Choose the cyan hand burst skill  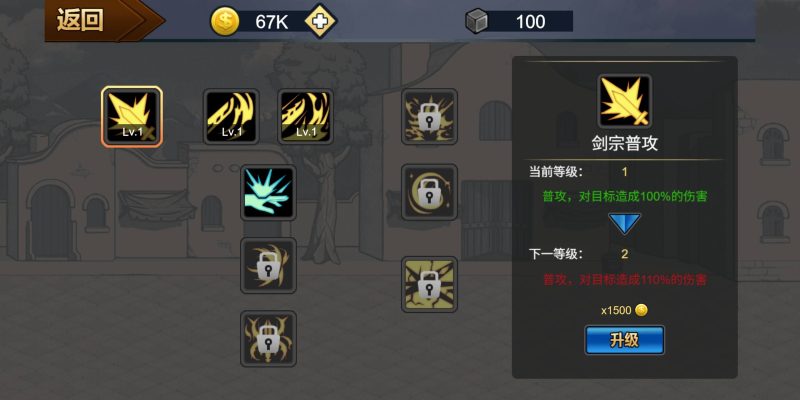point(268,192)
